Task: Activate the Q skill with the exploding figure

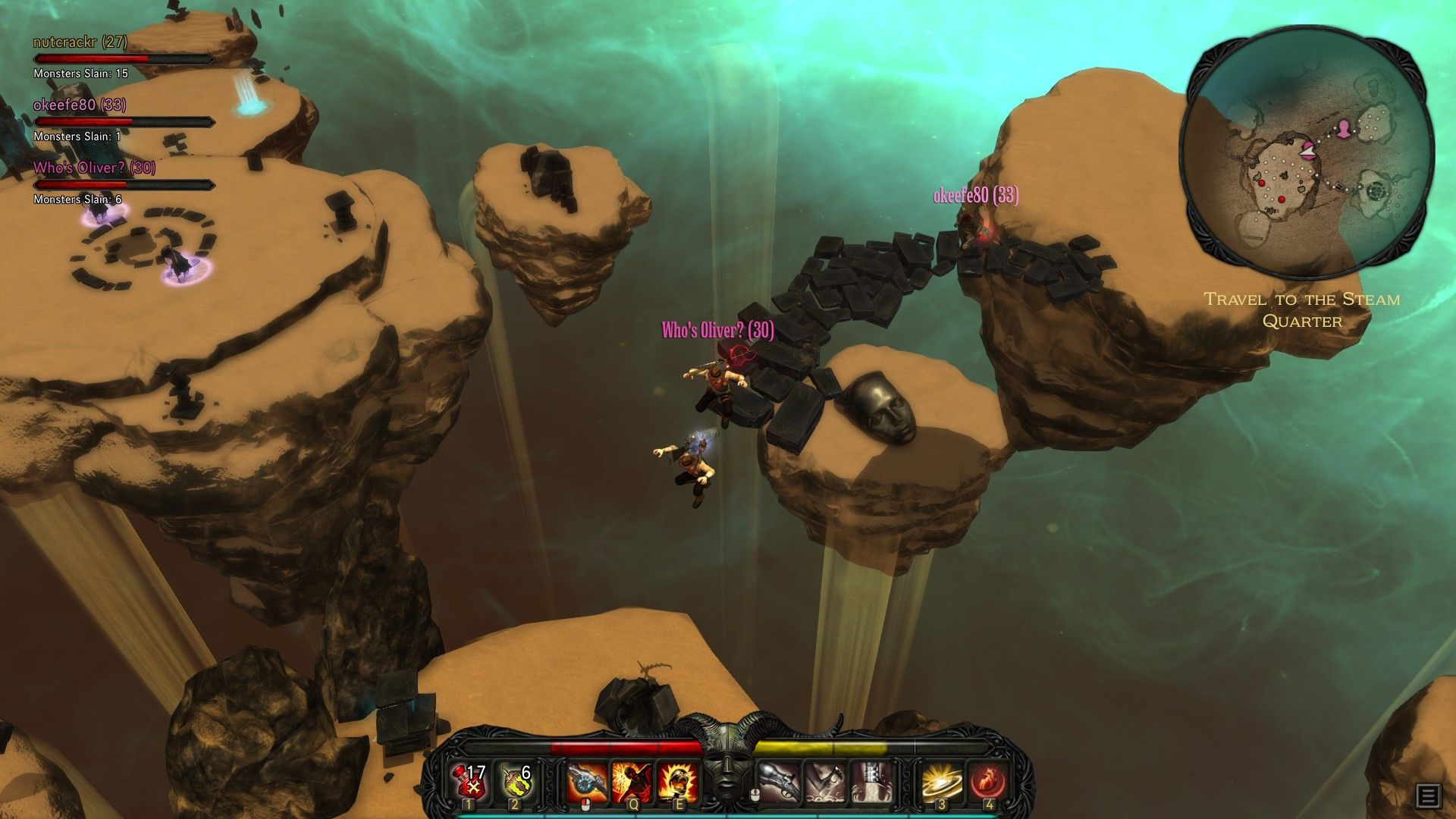Action: (x=632, y=782)
